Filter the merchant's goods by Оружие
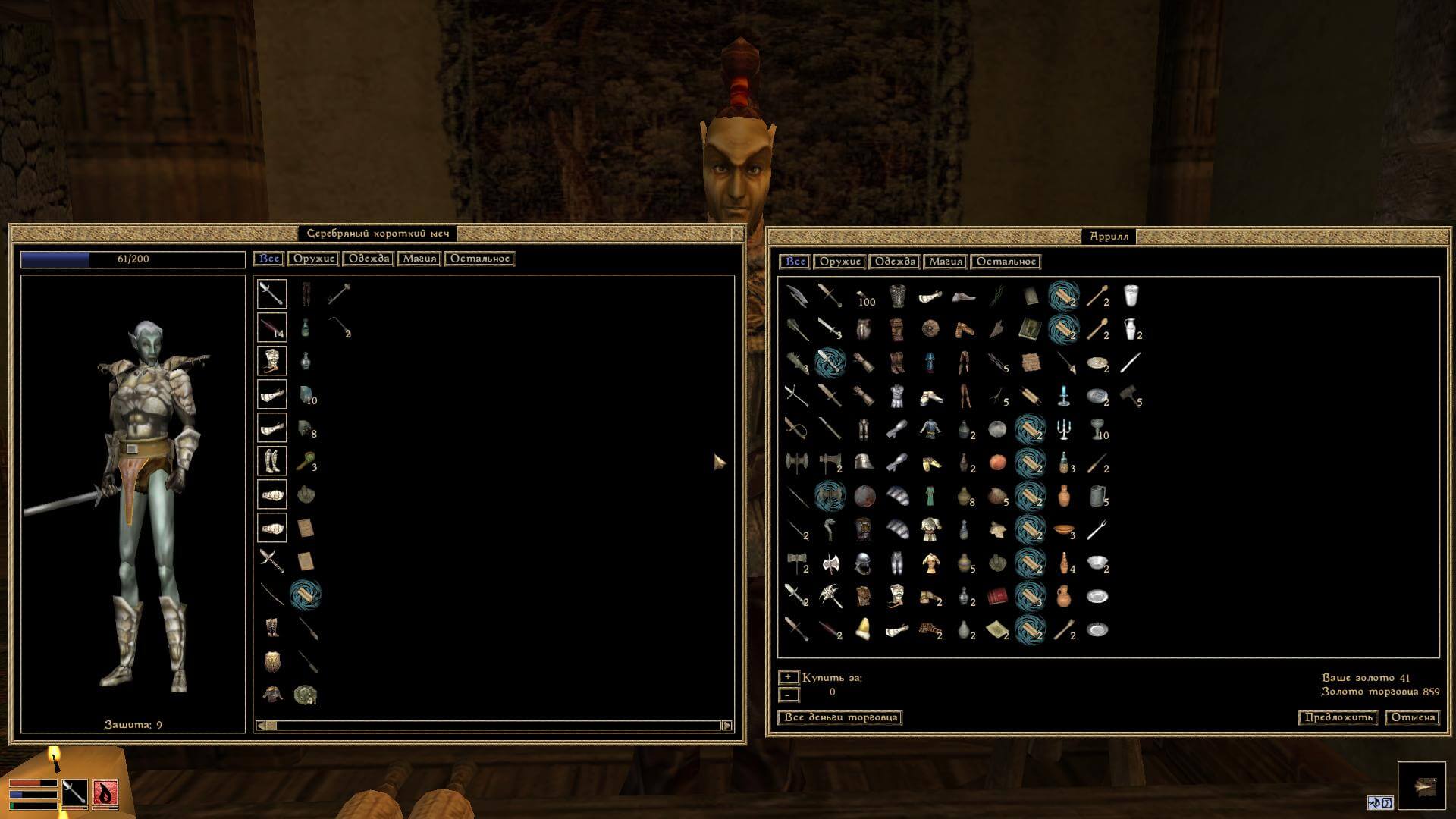Image resolution: width=1456 pixels, height=819 pixels. click(x=840, y=262)
